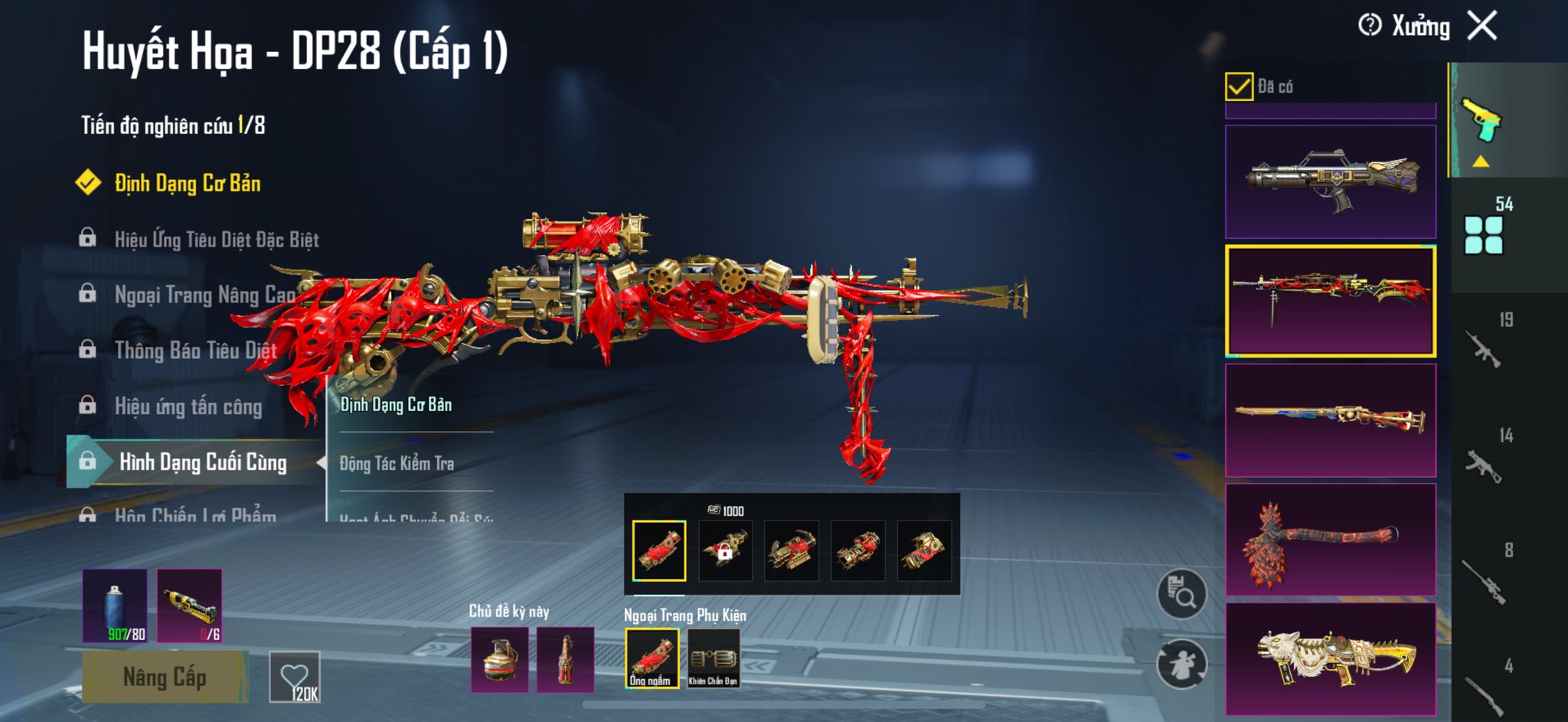Choose the locked 1000 UC scope skin
The width and height of the screenshot is (1568, 722).
pos(725,550)
